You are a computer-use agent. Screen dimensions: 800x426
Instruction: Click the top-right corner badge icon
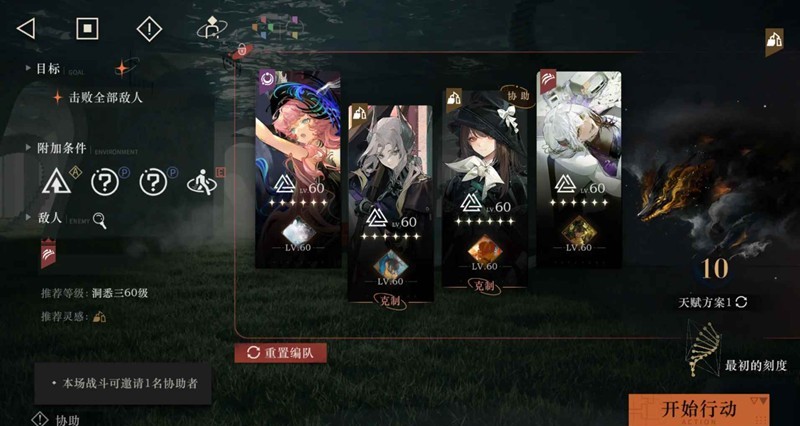click(774, 41)
